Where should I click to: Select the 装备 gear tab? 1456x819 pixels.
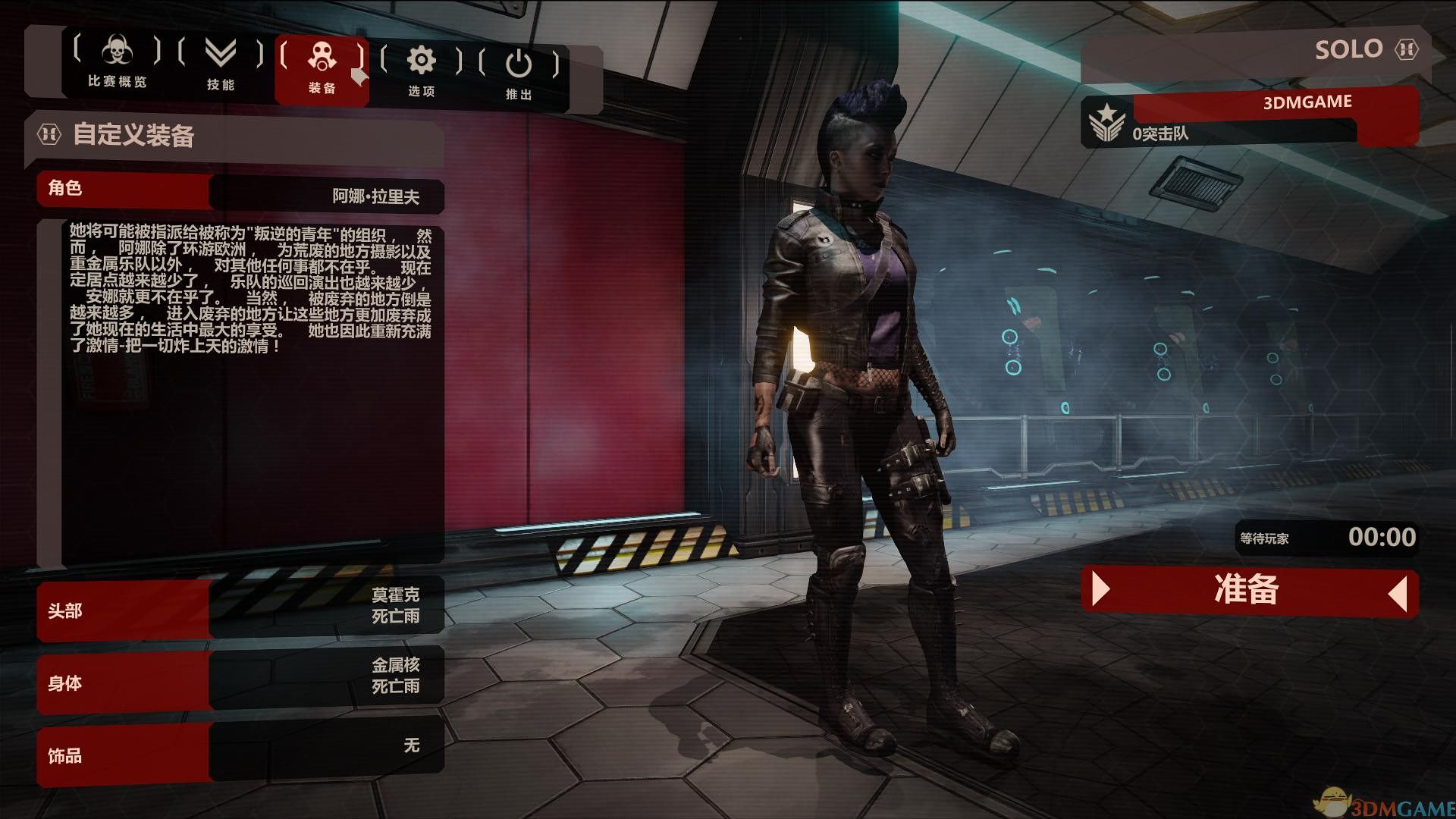pyautogui.click(x=322, y=68)
